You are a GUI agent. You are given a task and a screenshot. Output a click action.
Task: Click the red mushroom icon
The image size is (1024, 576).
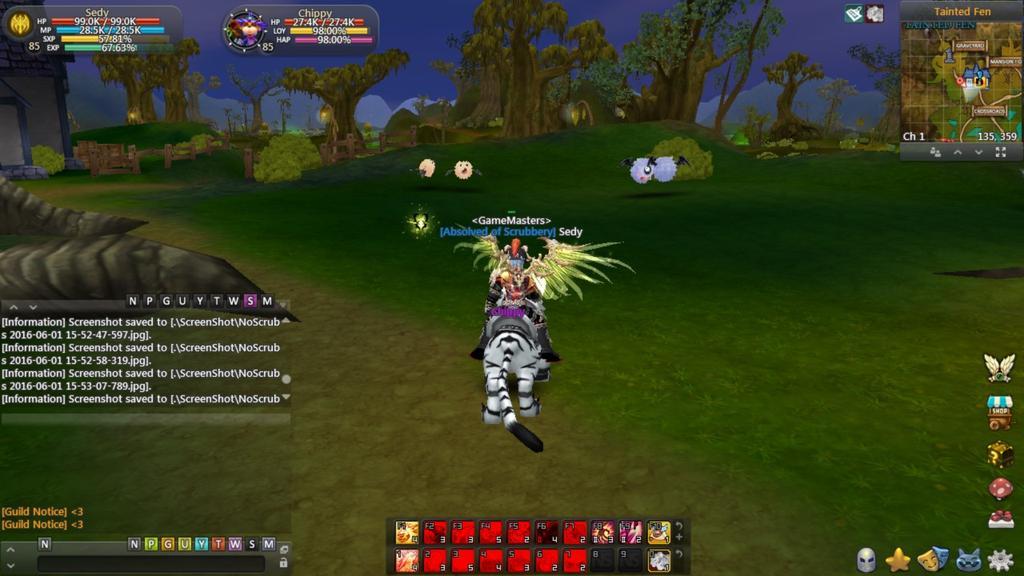[1000, 488]
